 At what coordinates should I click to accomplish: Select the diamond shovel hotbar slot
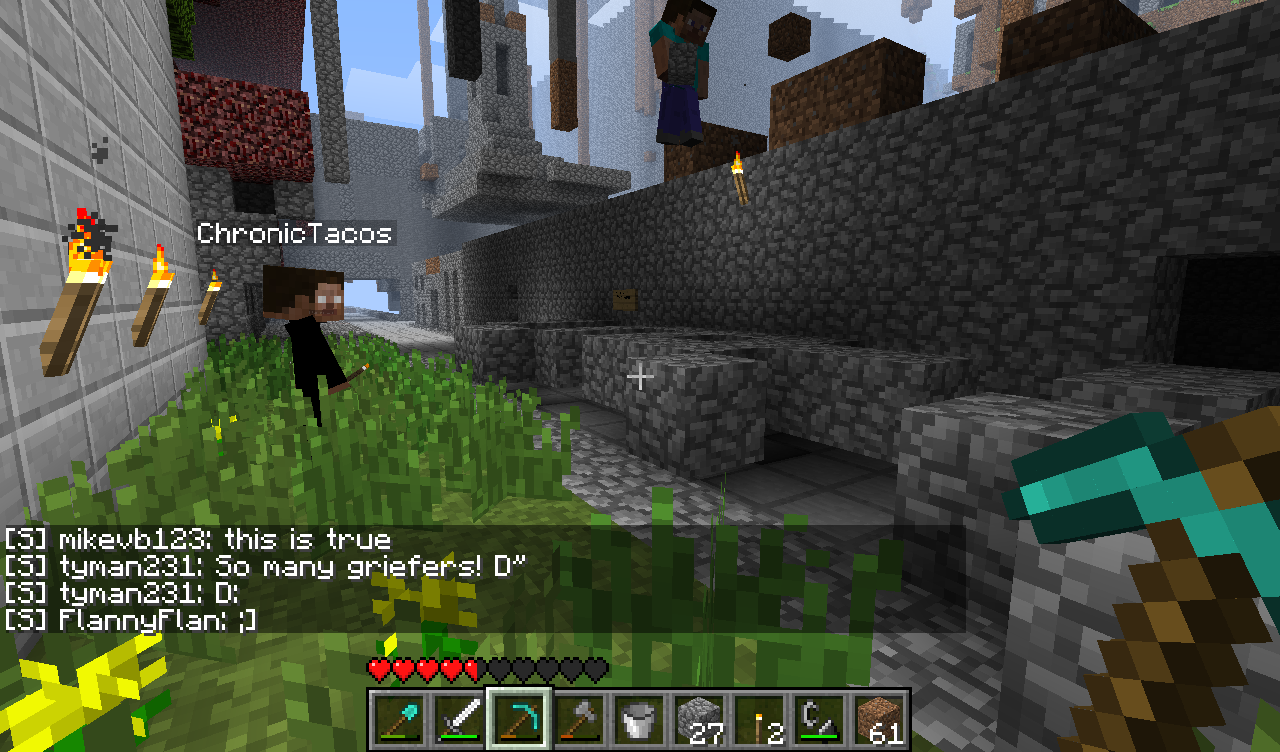tap(399, 719)
